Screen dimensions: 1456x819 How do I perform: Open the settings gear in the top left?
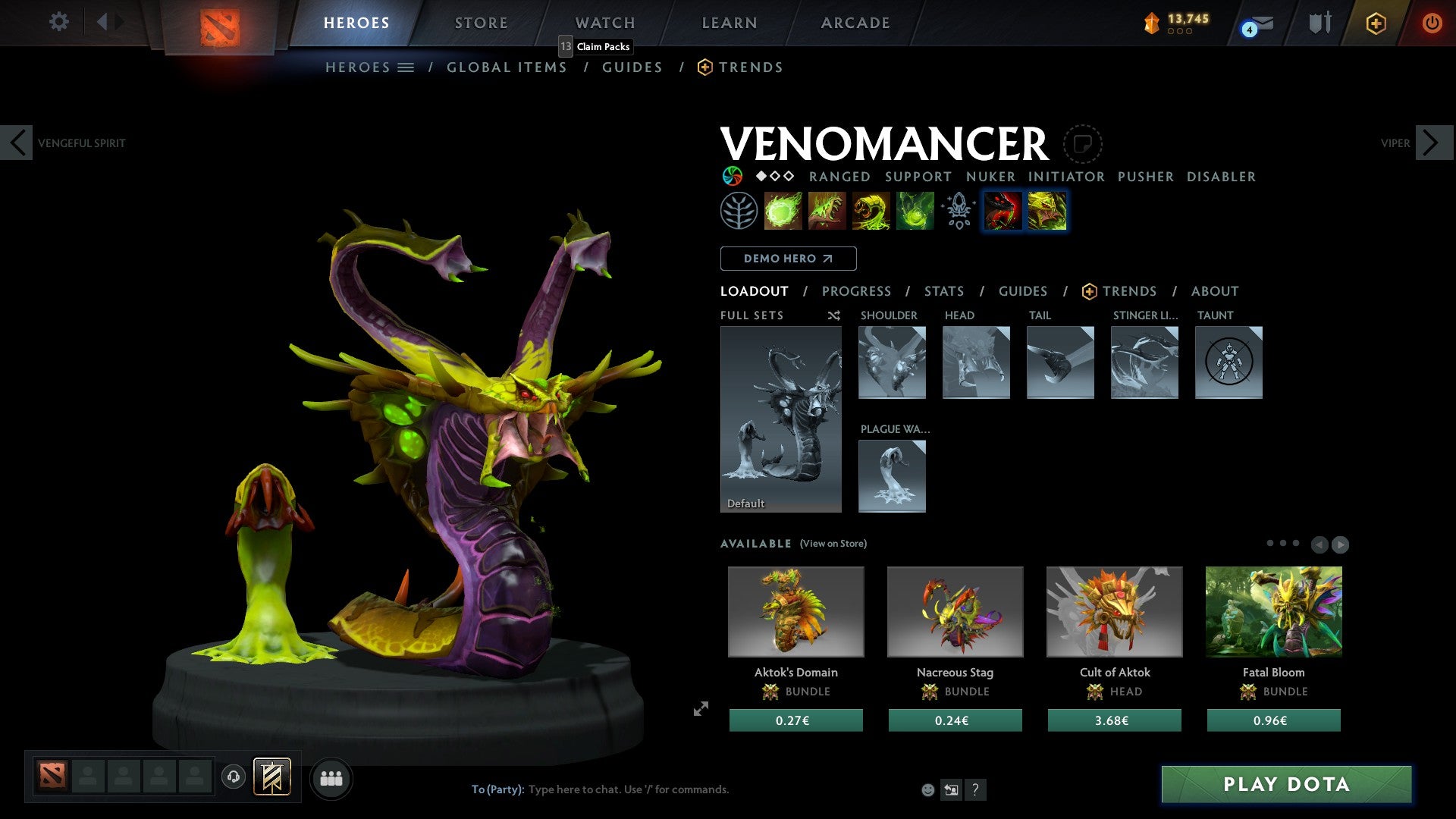[58, 22]
